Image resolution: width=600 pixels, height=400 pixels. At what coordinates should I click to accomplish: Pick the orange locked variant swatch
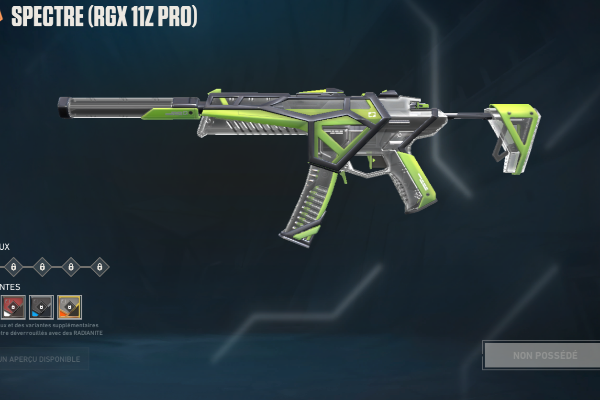(x=69, y=306)
